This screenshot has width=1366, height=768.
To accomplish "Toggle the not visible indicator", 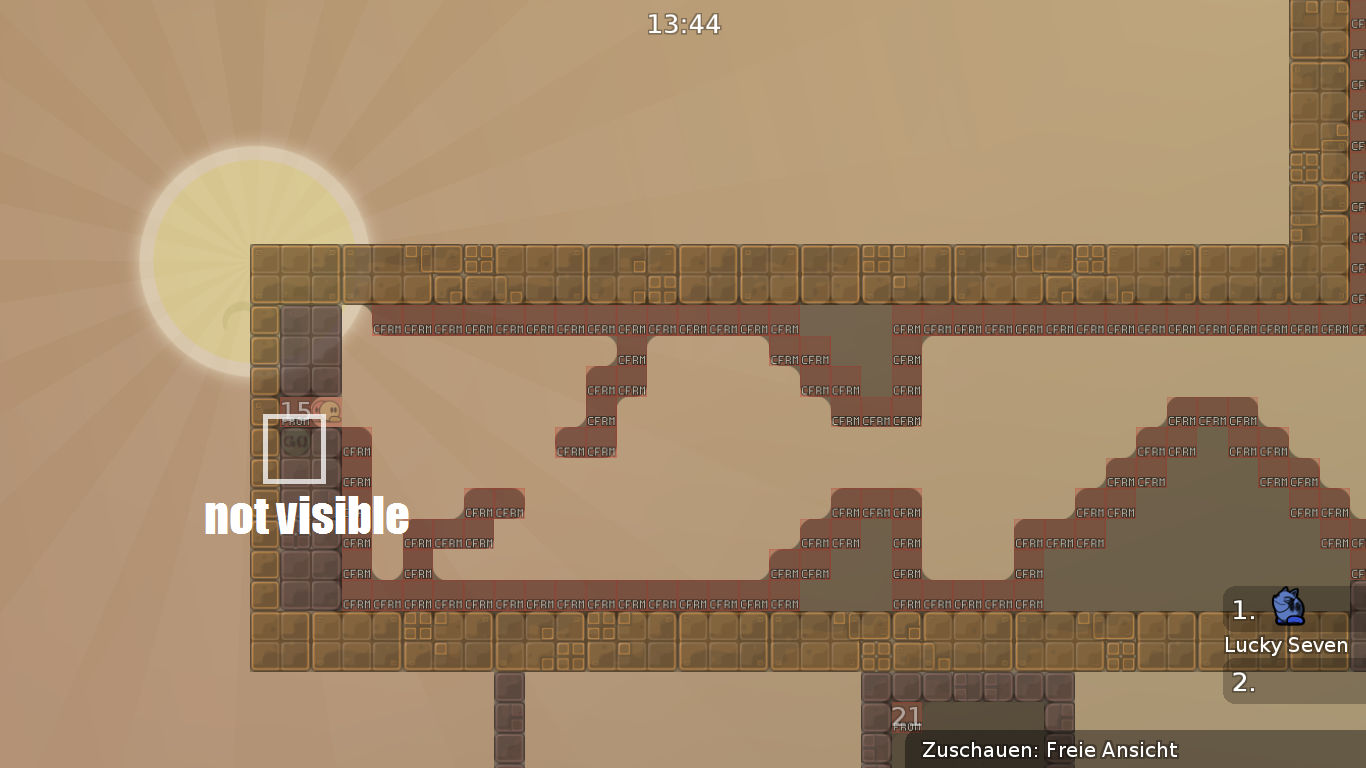I will (306, 517).
